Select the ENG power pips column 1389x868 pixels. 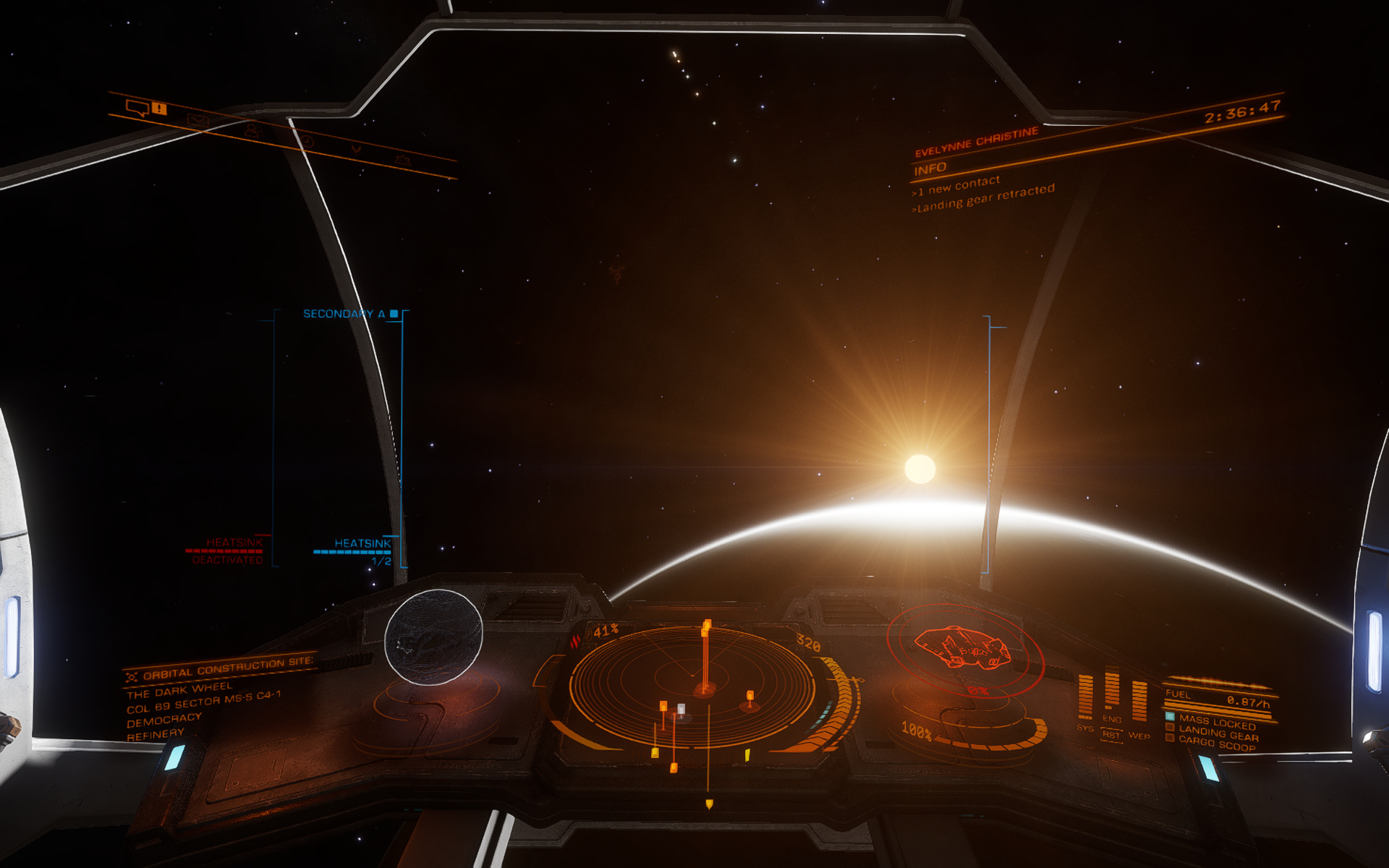click(x=1112, y=689)
